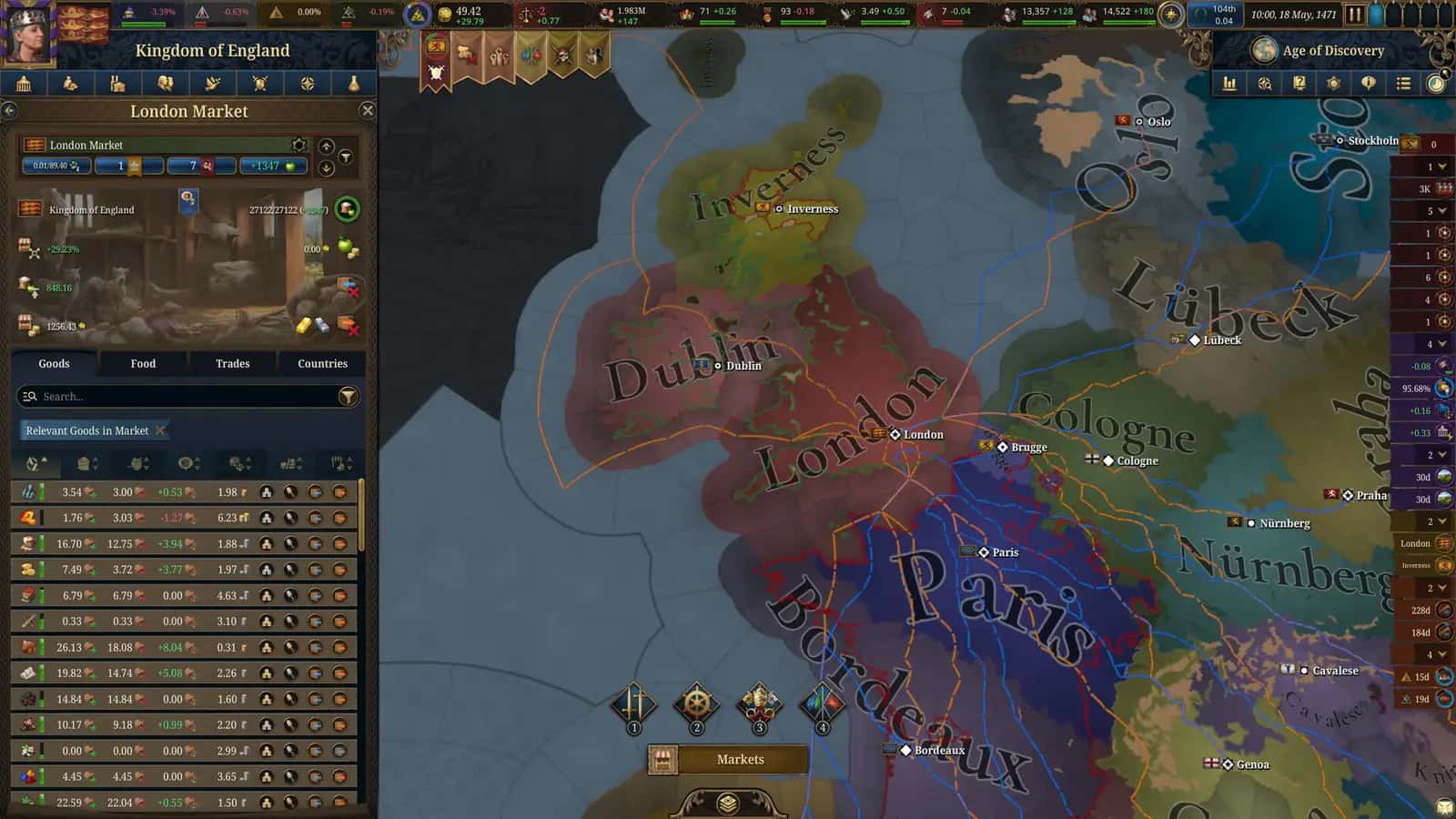Open the ledger bar-chart icon top right
This screenshot has height=819, width=1456.
(1229, 83)
